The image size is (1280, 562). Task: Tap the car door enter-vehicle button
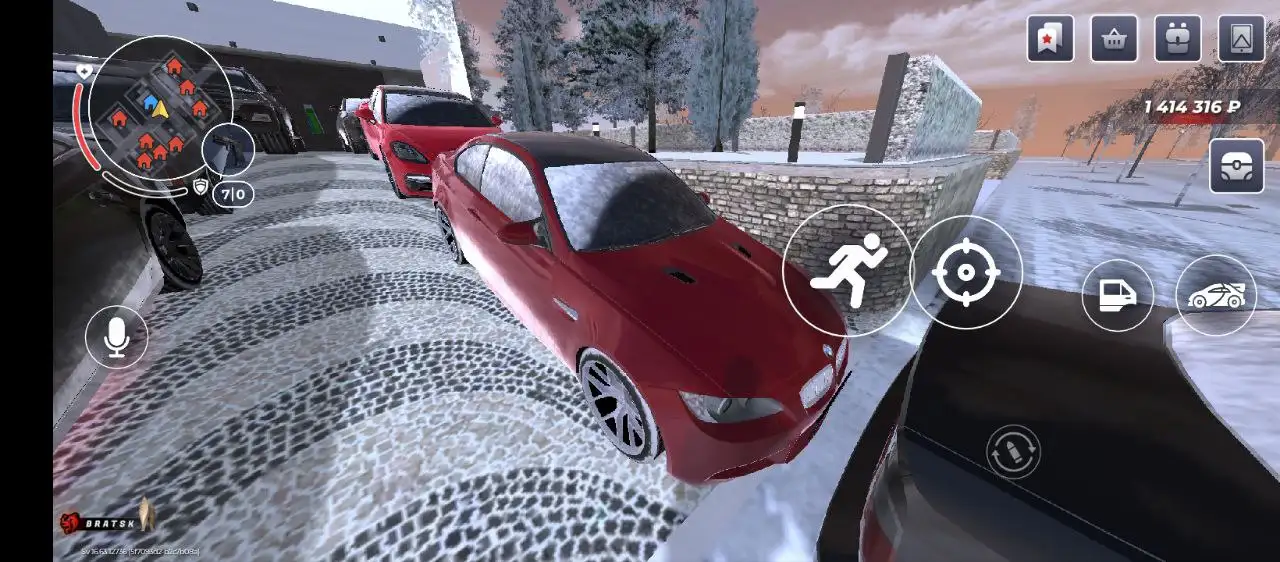pos(1117,295)
